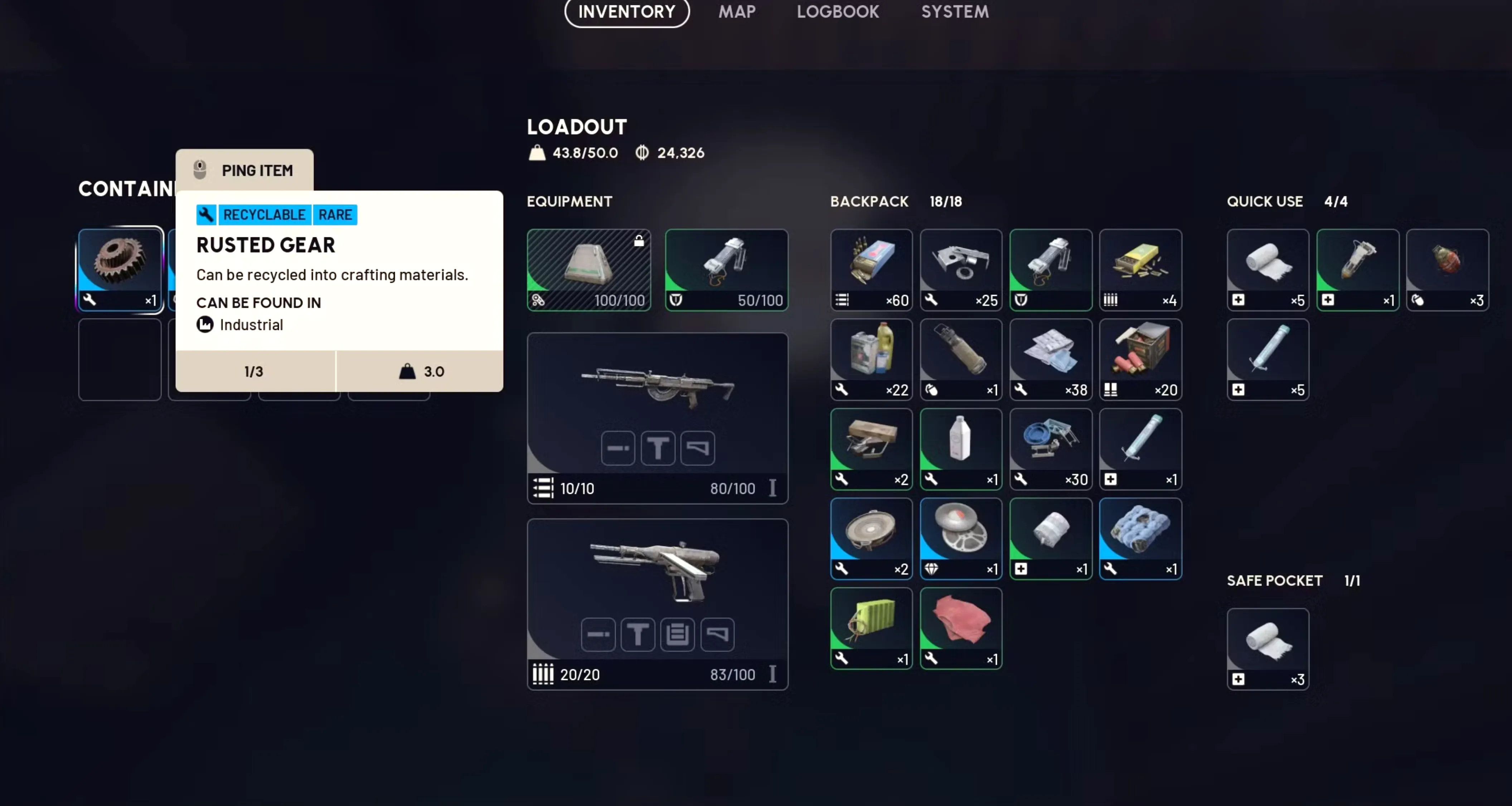The height and width of the screenshot is (806, 1512).
Task: Click the empty container slot below Rusted Gear
Action: pyautogui.click(x=119, y=359)
